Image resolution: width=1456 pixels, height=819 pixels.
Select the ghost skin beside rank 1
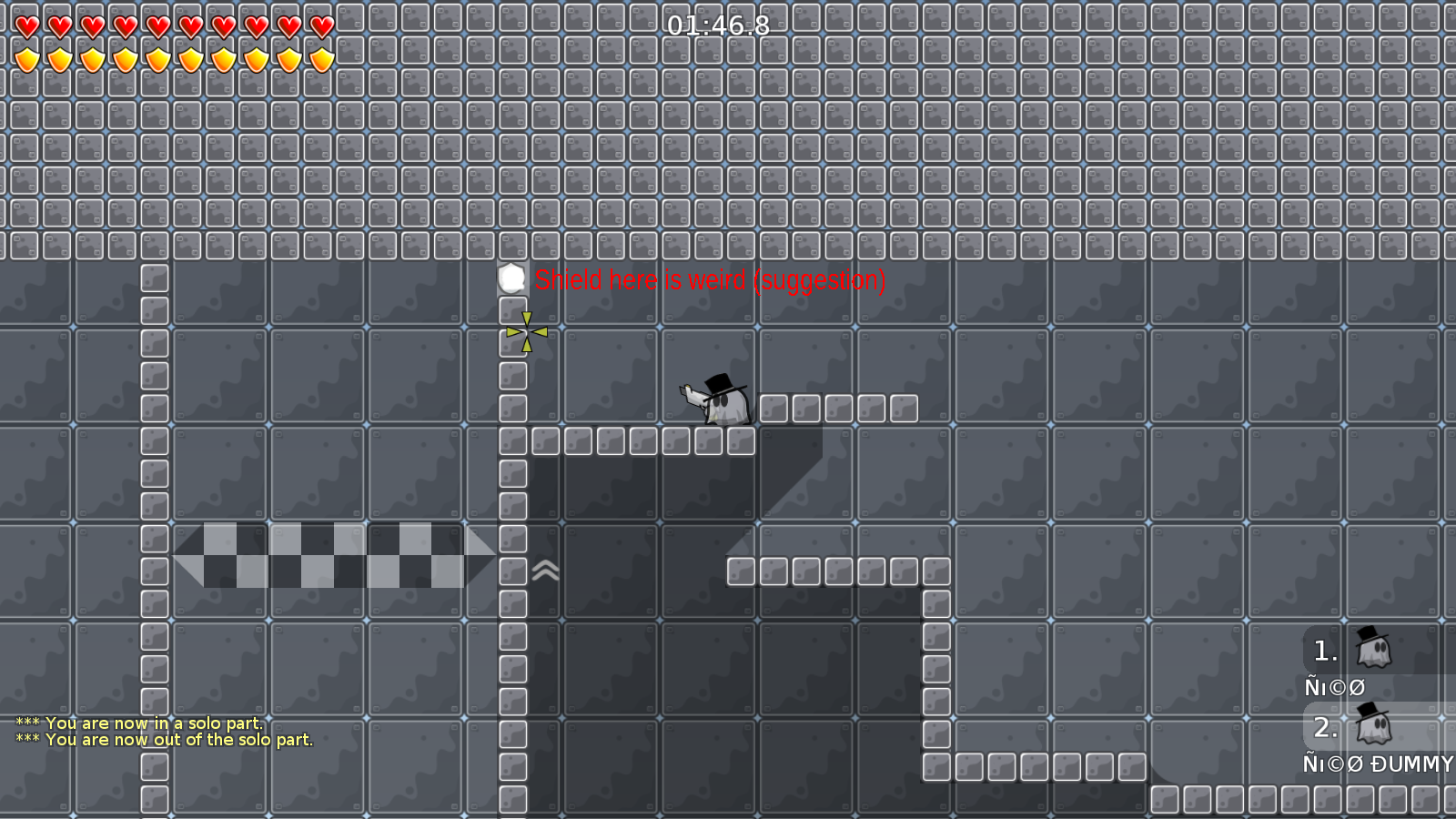1374,651
